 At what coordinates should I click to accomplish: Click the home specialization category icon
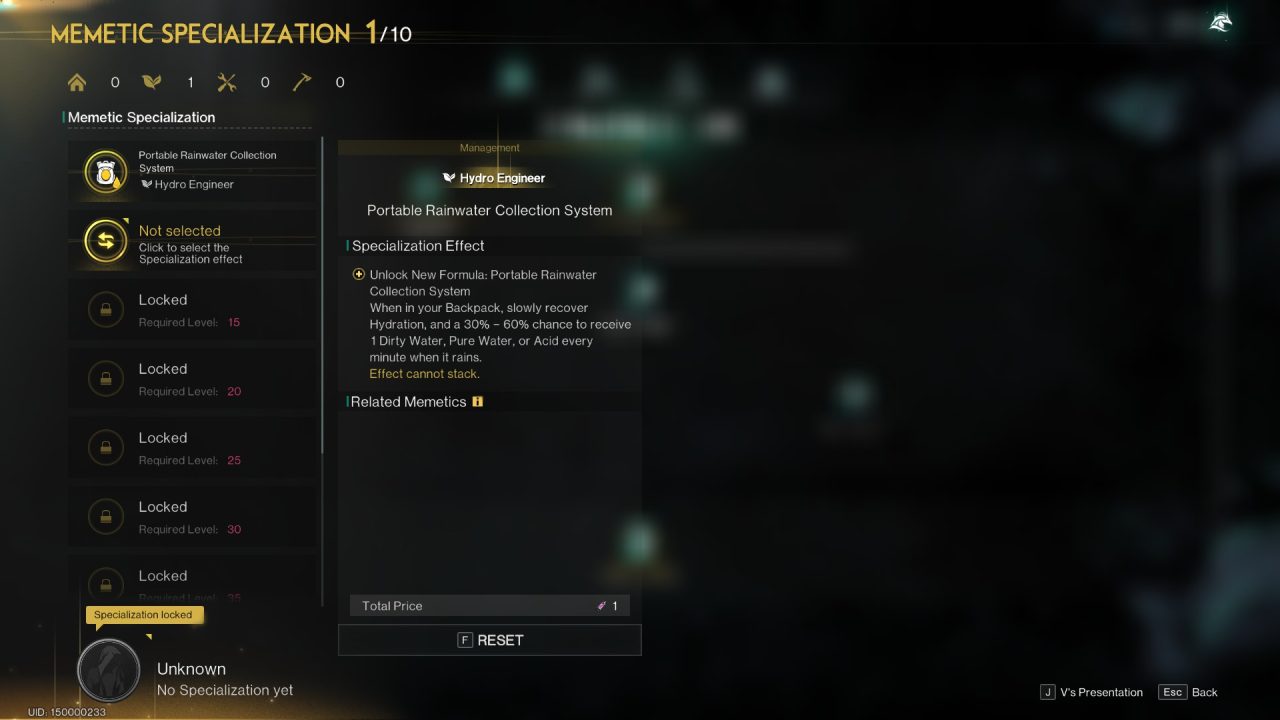[77, 82]
